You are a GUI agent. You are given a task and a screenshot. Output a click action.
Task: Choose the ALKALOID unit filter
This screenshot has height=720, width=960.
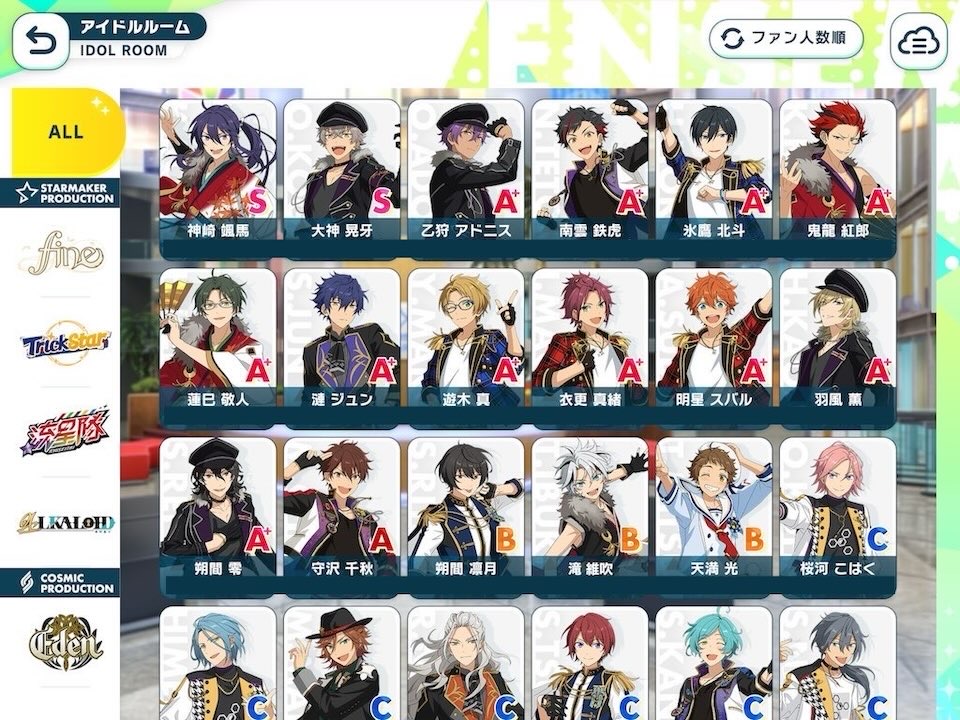pyautogui.click(x=66, y=522)
